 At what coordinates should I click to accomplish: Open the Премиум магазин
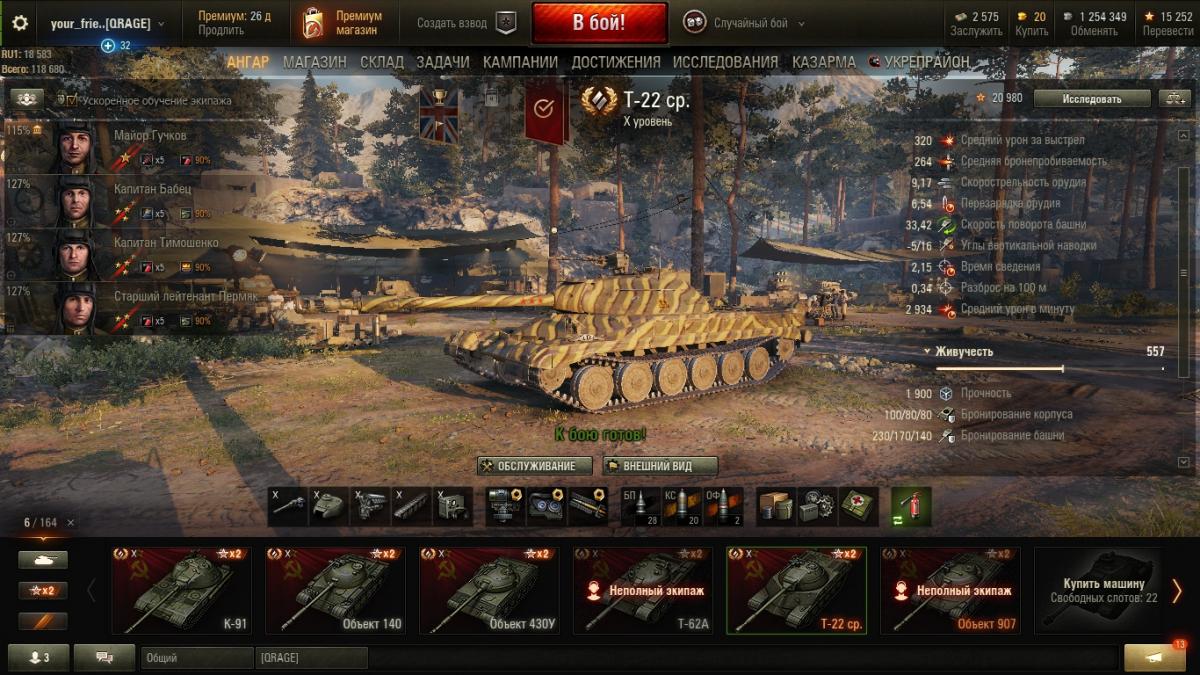tap(344, 23)
